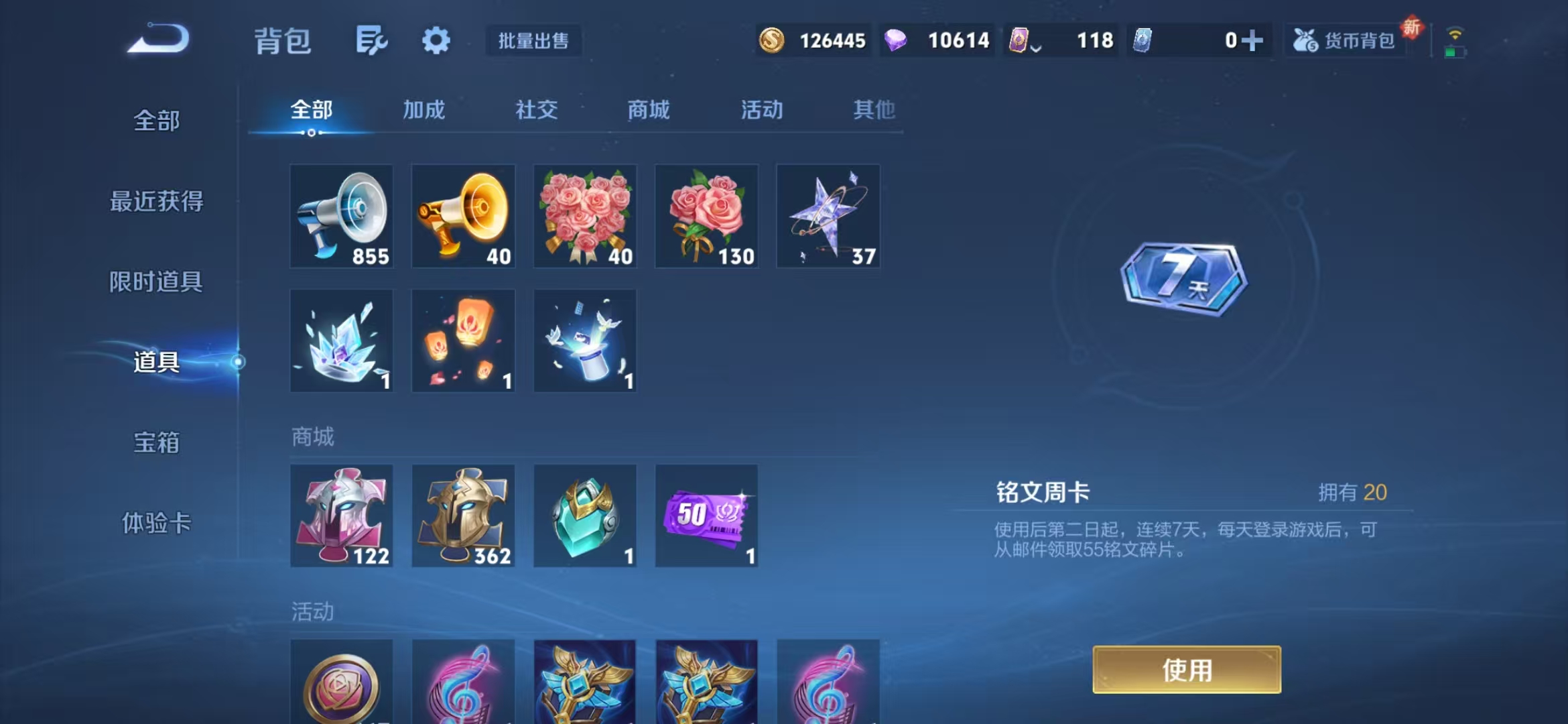This screenshot has height=724, width=1568.
Task: Click the gold coin currency icon
Action: click(x=772, y=40)
